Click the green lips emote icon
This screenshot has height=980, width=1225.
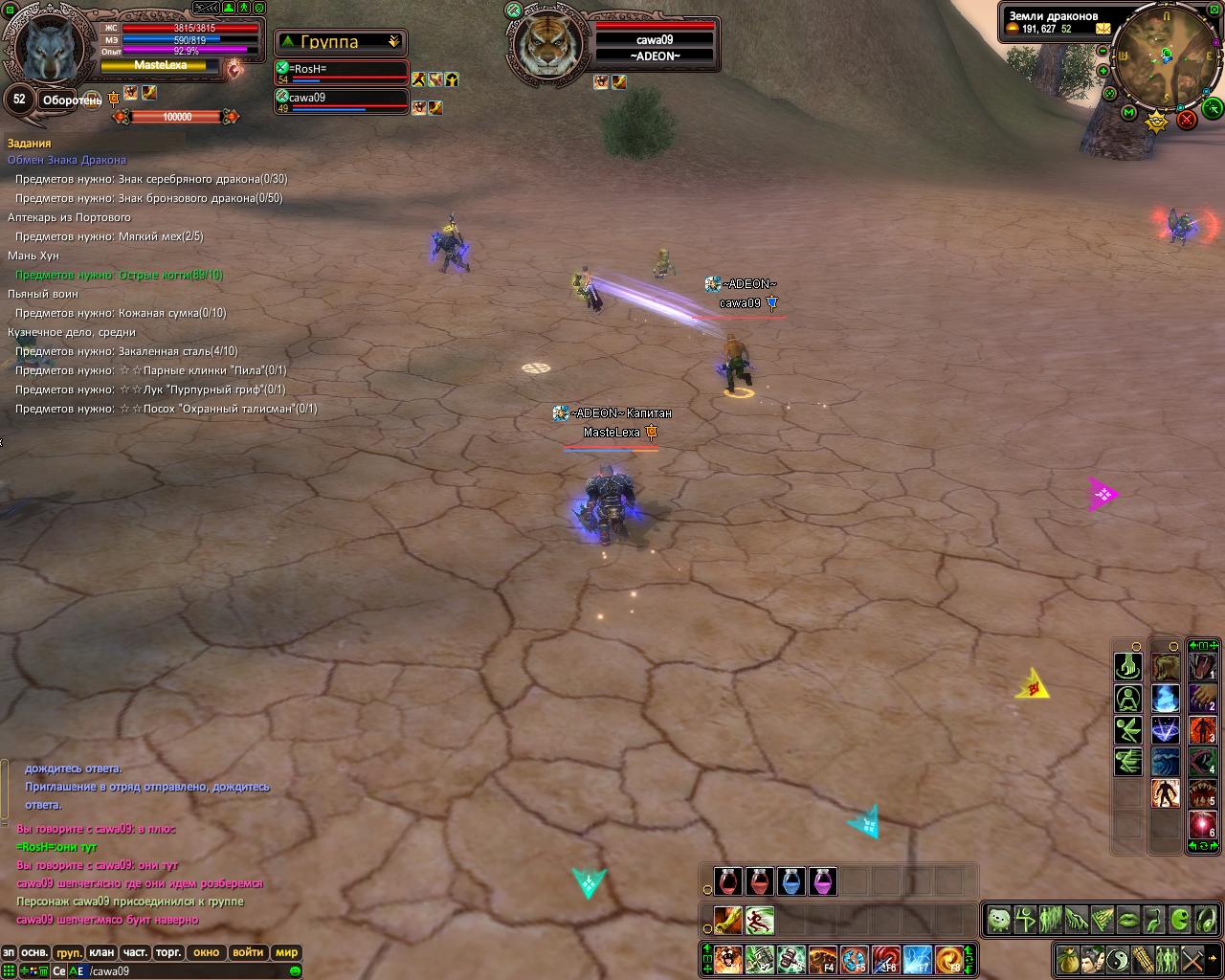tap(1129, 921)
